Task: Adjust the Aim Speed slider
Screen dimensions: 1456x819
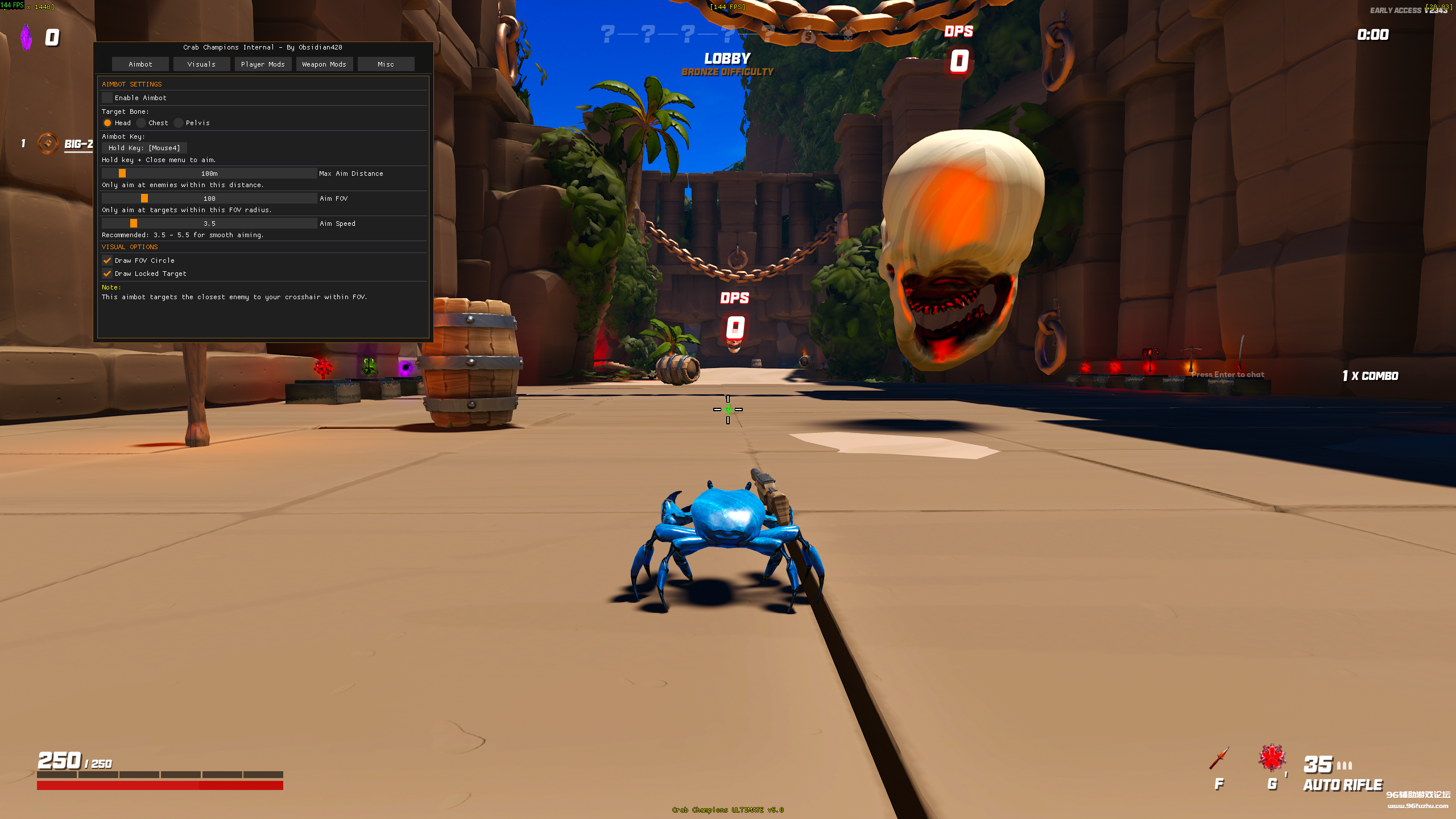Action: (x=133, y=223)
